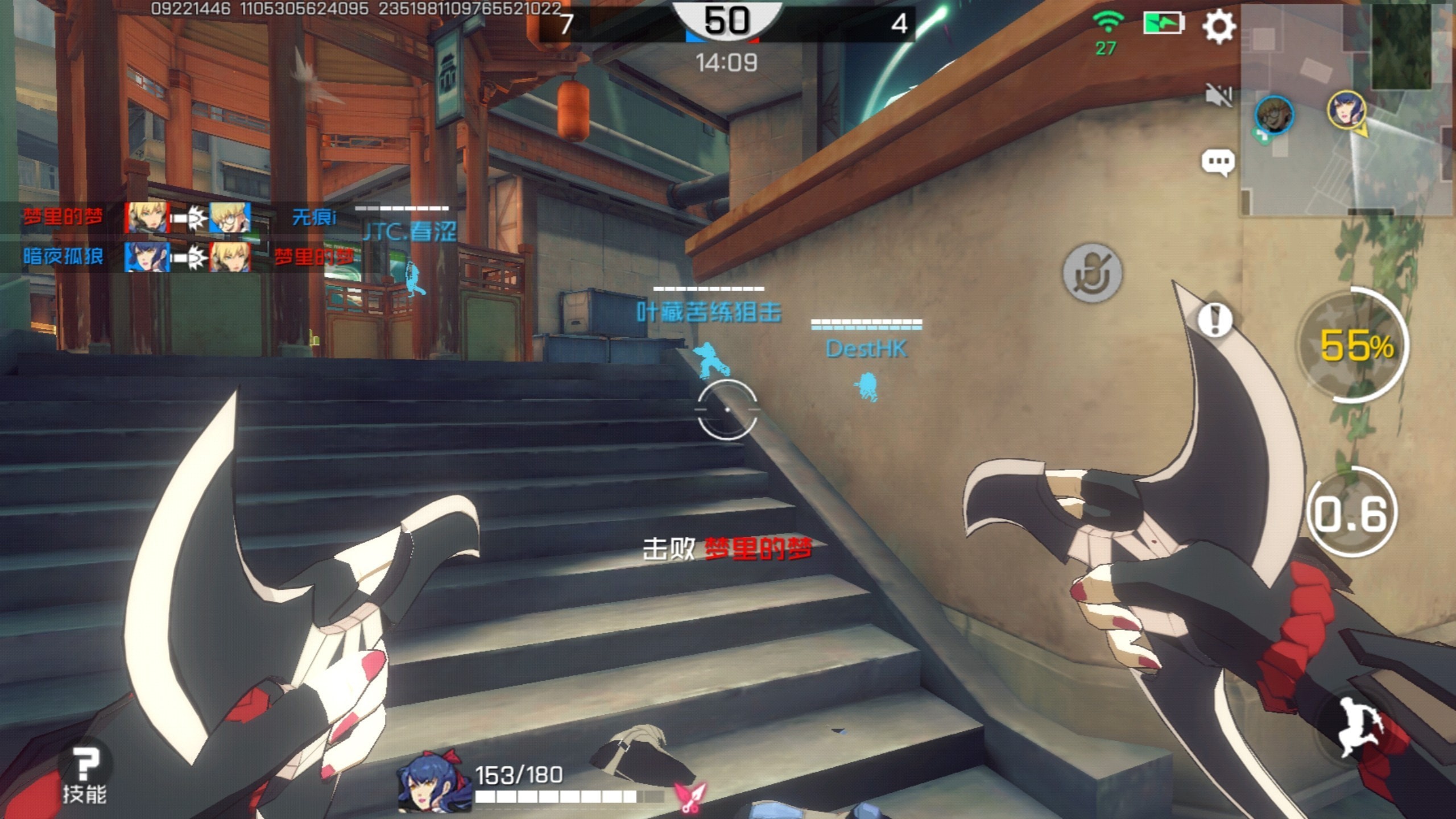Toggle the muted speaker icon

[1218, 96]
